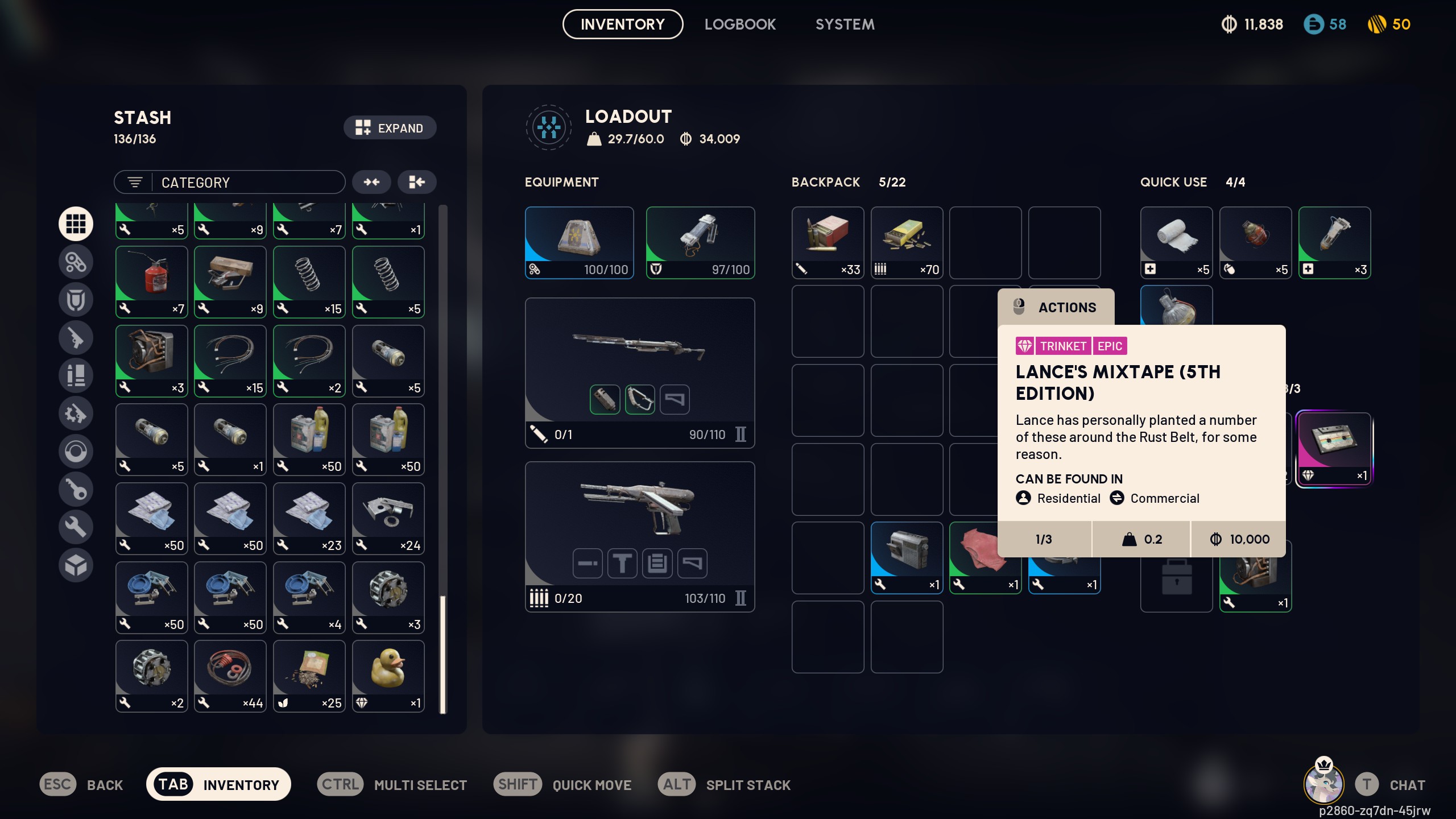The height and width of the screenshot is (819, 1456).
Task: Select the Inventory tab at top
Action: (622, 24)
